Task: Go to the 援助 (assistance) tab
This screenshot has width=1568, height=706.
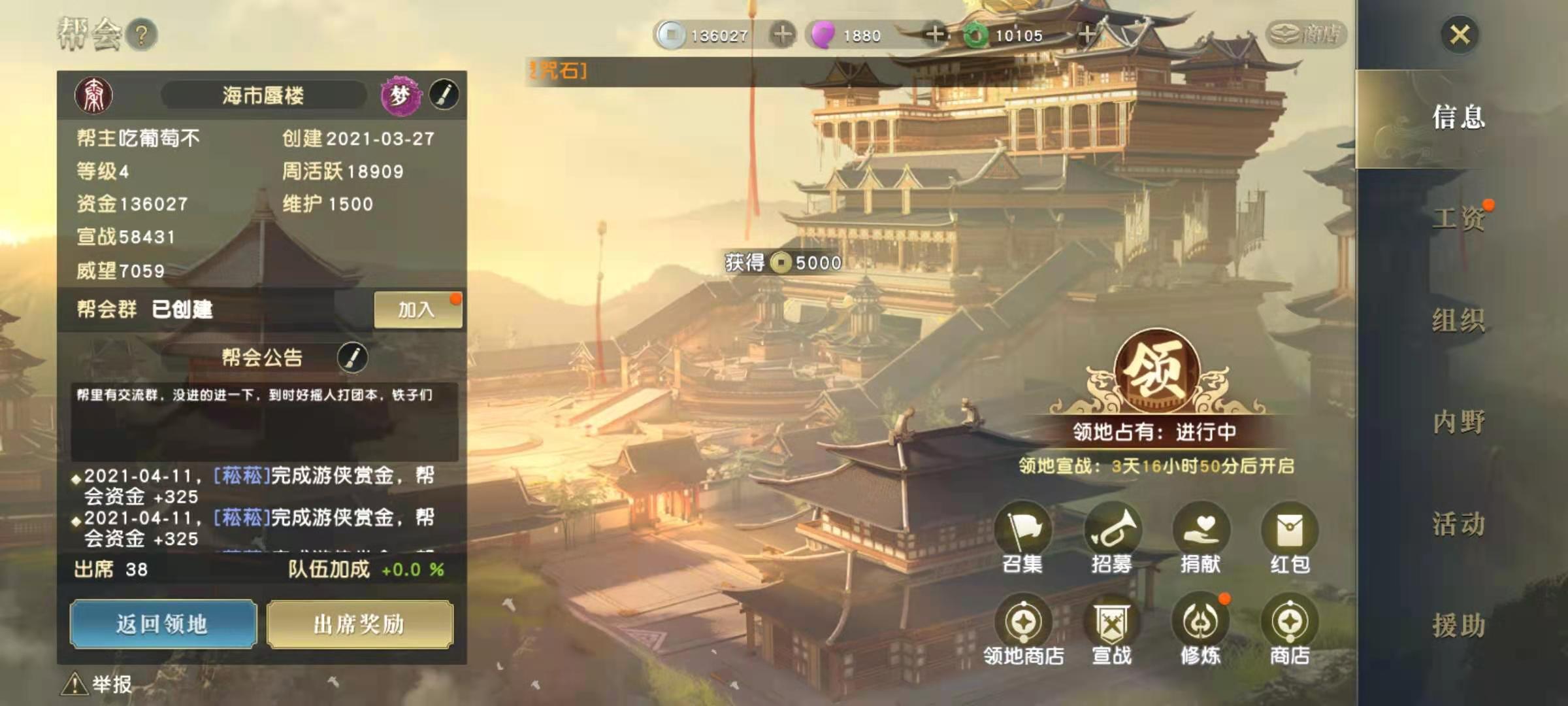Action: [1458, 625]
